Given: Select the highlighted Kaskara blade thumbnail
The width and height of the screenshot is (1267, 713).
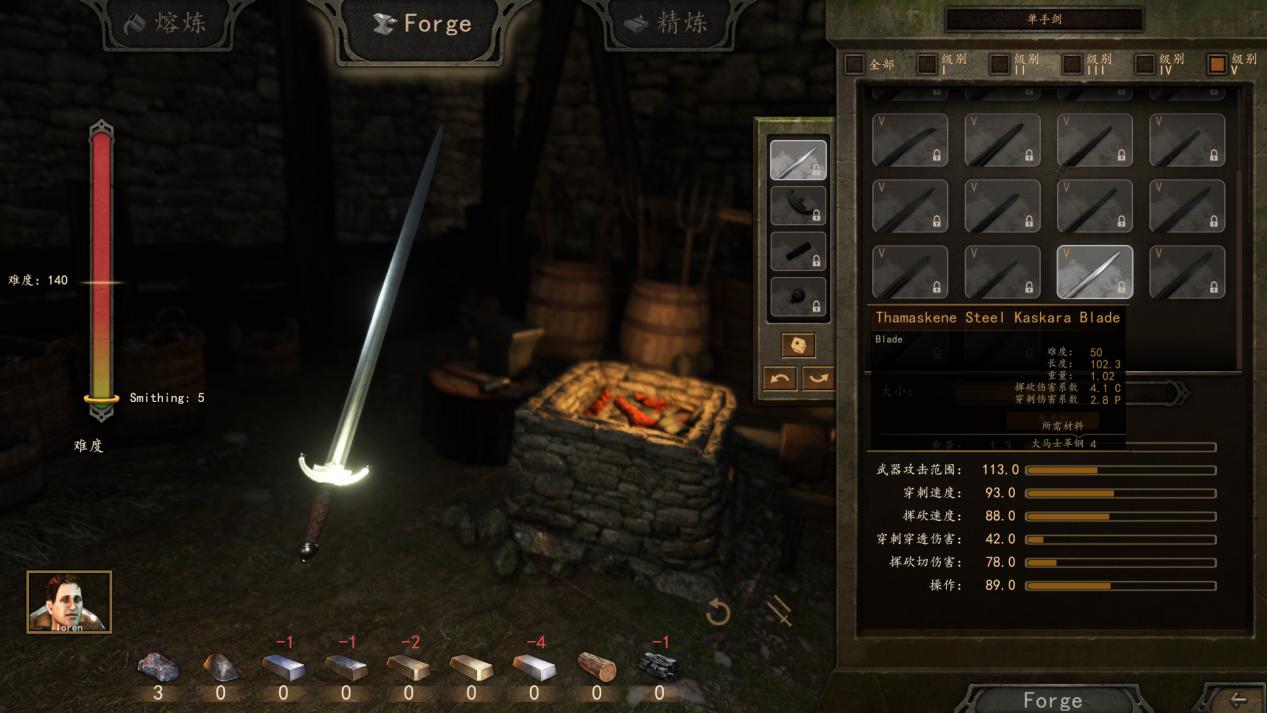Looking at the screenshot, I should click(x=1094, y=272).
